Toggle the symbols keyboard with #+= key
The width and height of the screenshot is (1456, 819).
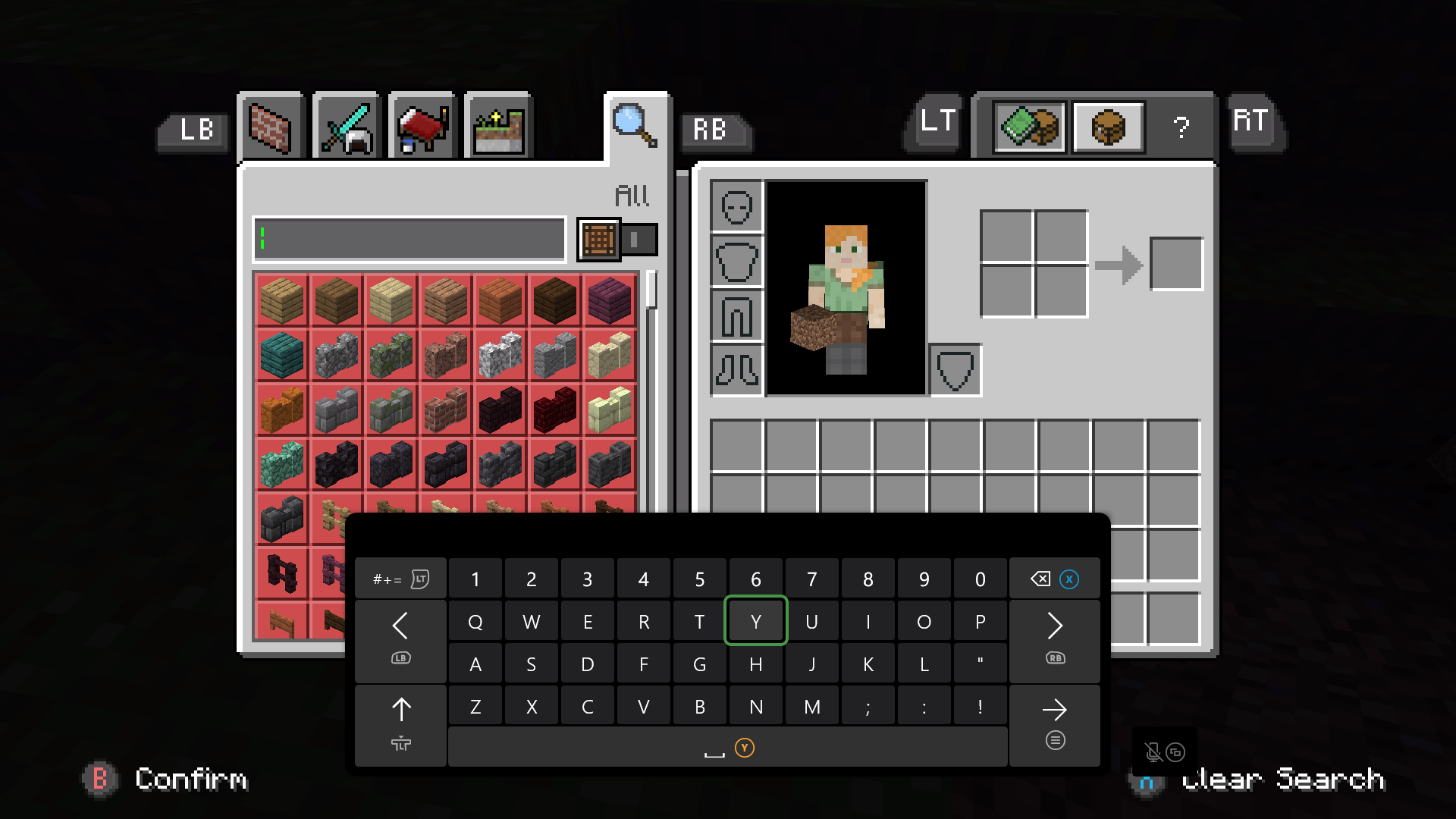400,578
